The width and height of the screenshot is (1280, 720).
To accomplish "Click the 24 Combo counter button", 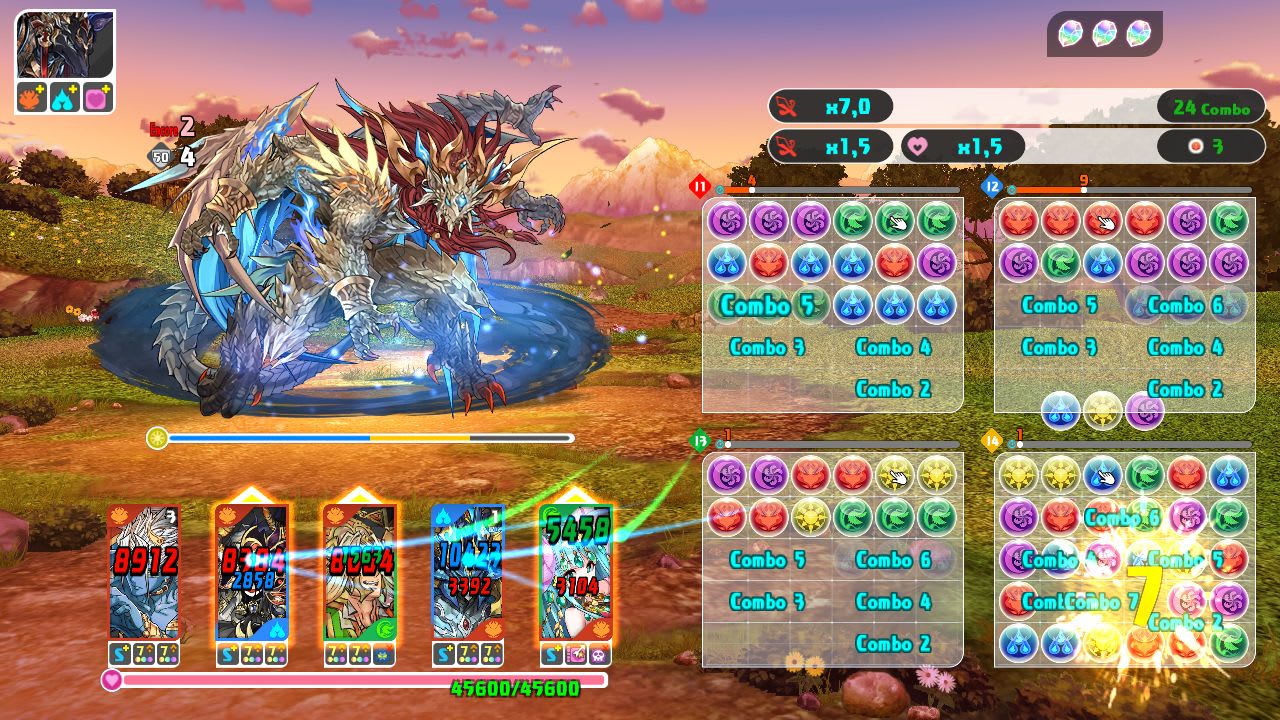I will (1209, 106).
